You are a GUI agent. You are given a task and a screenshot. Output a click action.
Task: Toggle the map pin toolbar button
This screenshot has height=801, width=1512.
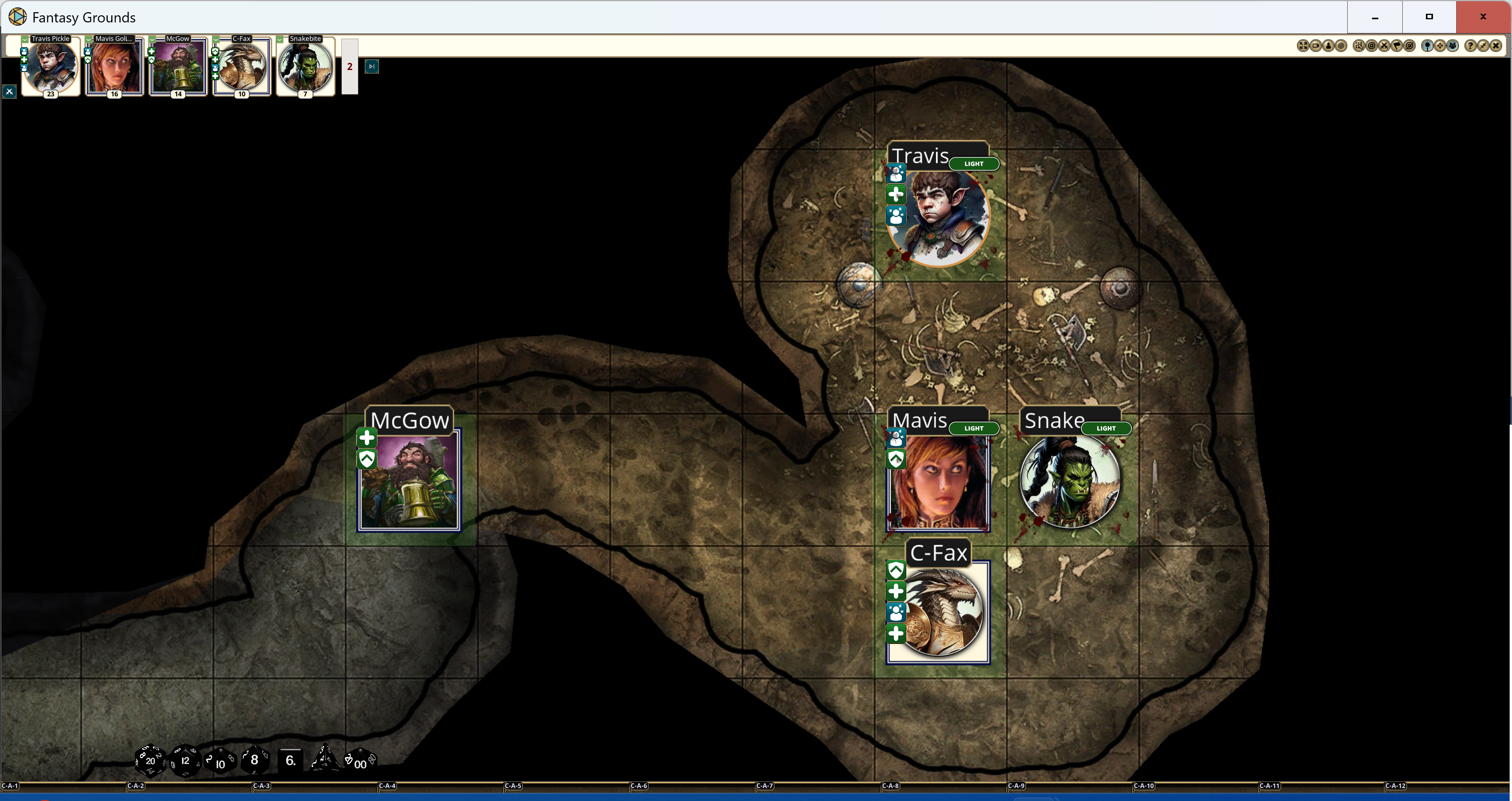1427,46
